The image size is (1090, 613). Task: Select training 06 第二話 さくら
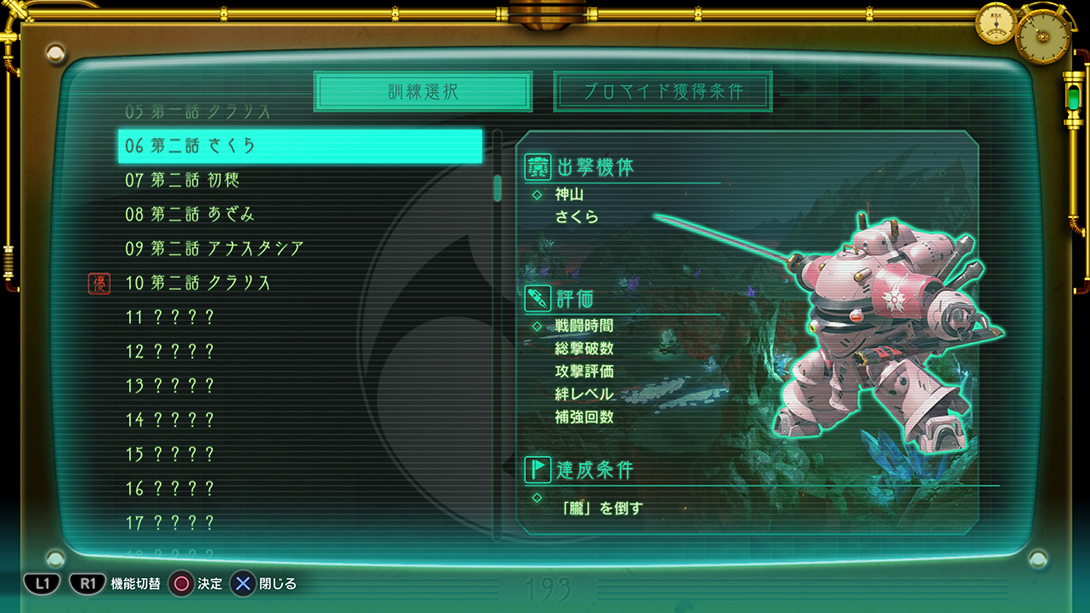pyautogui.click(x=299, y=146)
